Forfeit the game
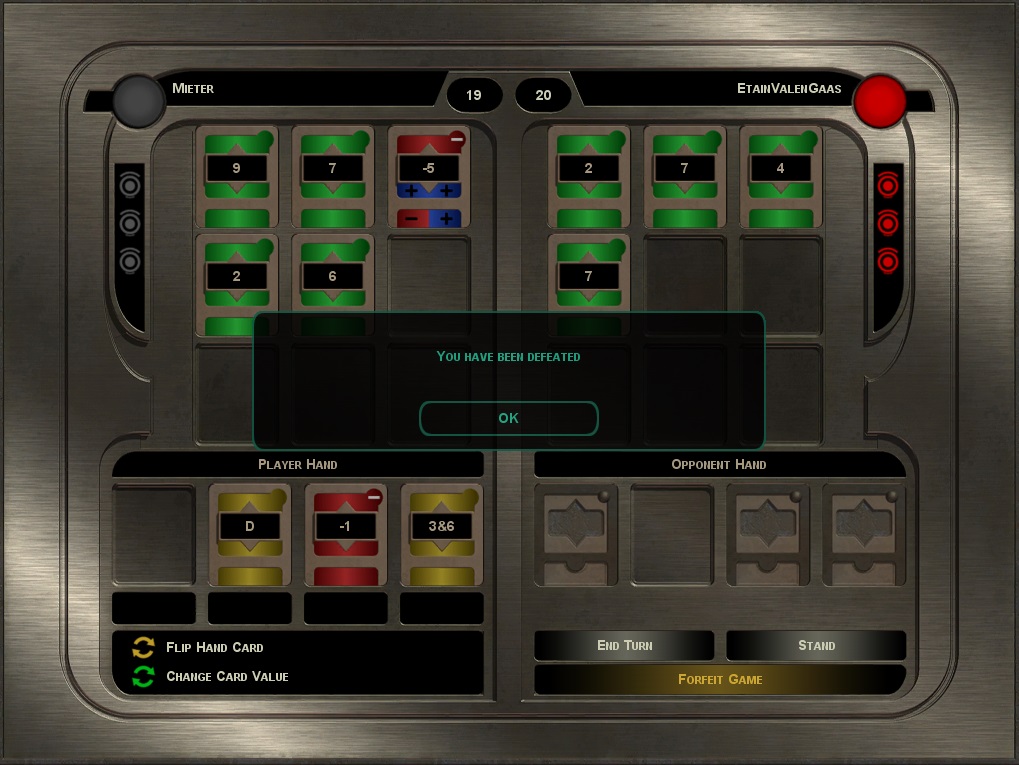Viewport: 1019px width, 765px height. [720, 679]
